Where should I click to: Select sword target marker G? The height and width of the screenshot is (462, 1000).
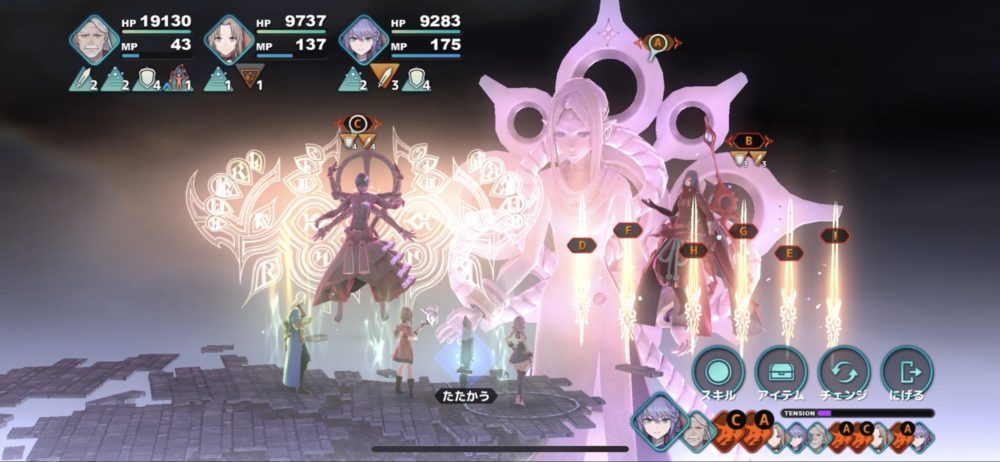point(742,230)
